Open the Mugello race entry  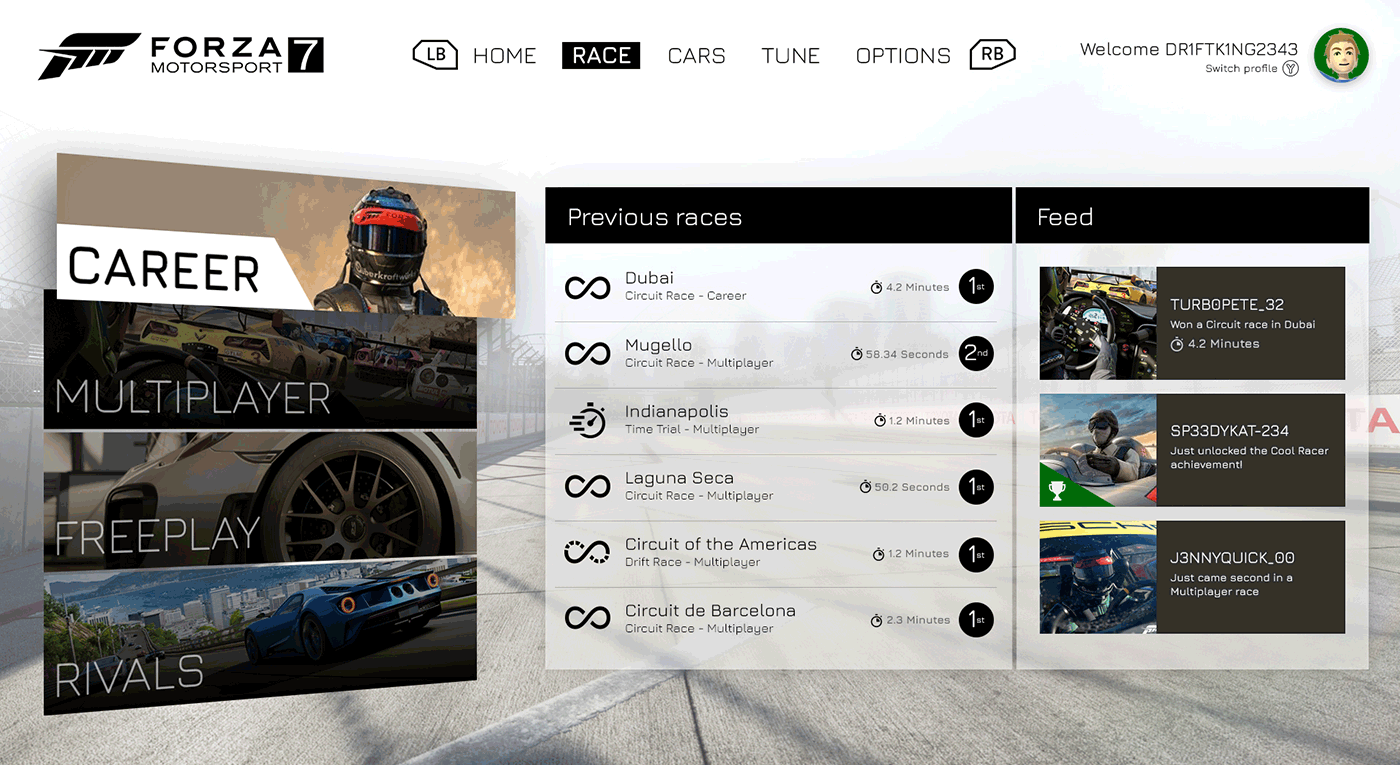pyautogui.click(x=775, y=354)
